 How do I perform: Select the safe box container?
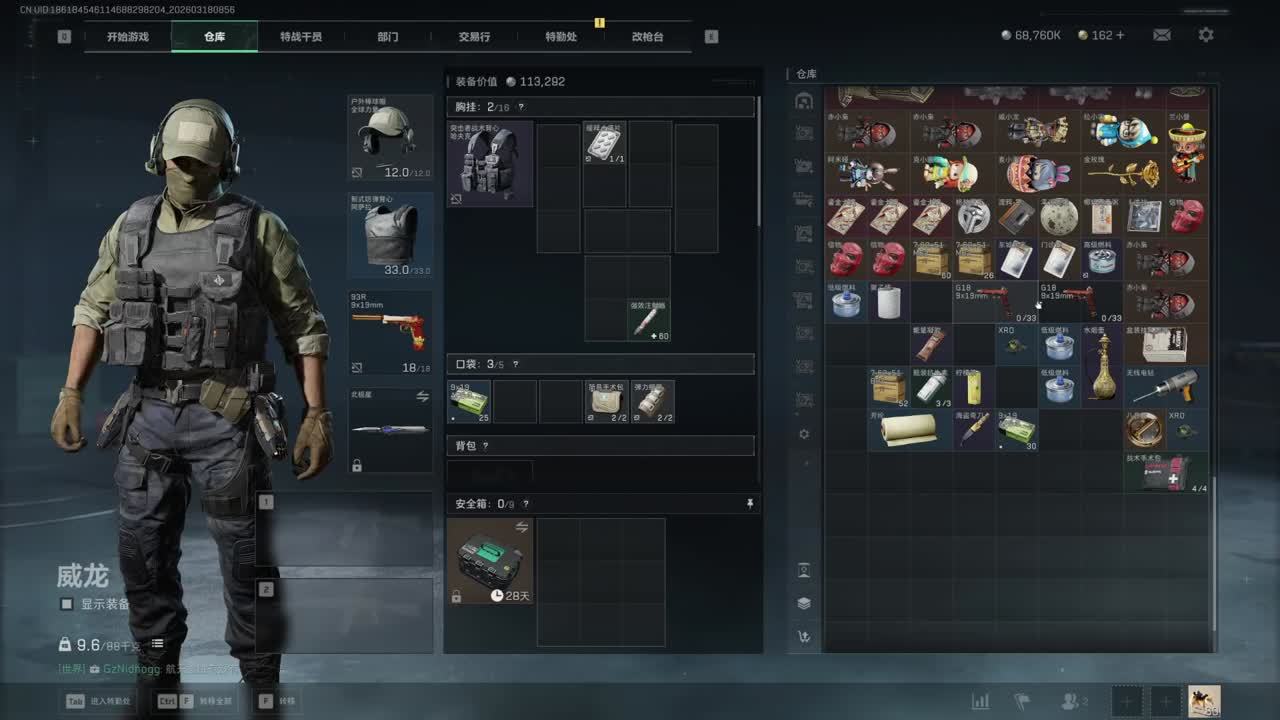click(x=489, y=561)
